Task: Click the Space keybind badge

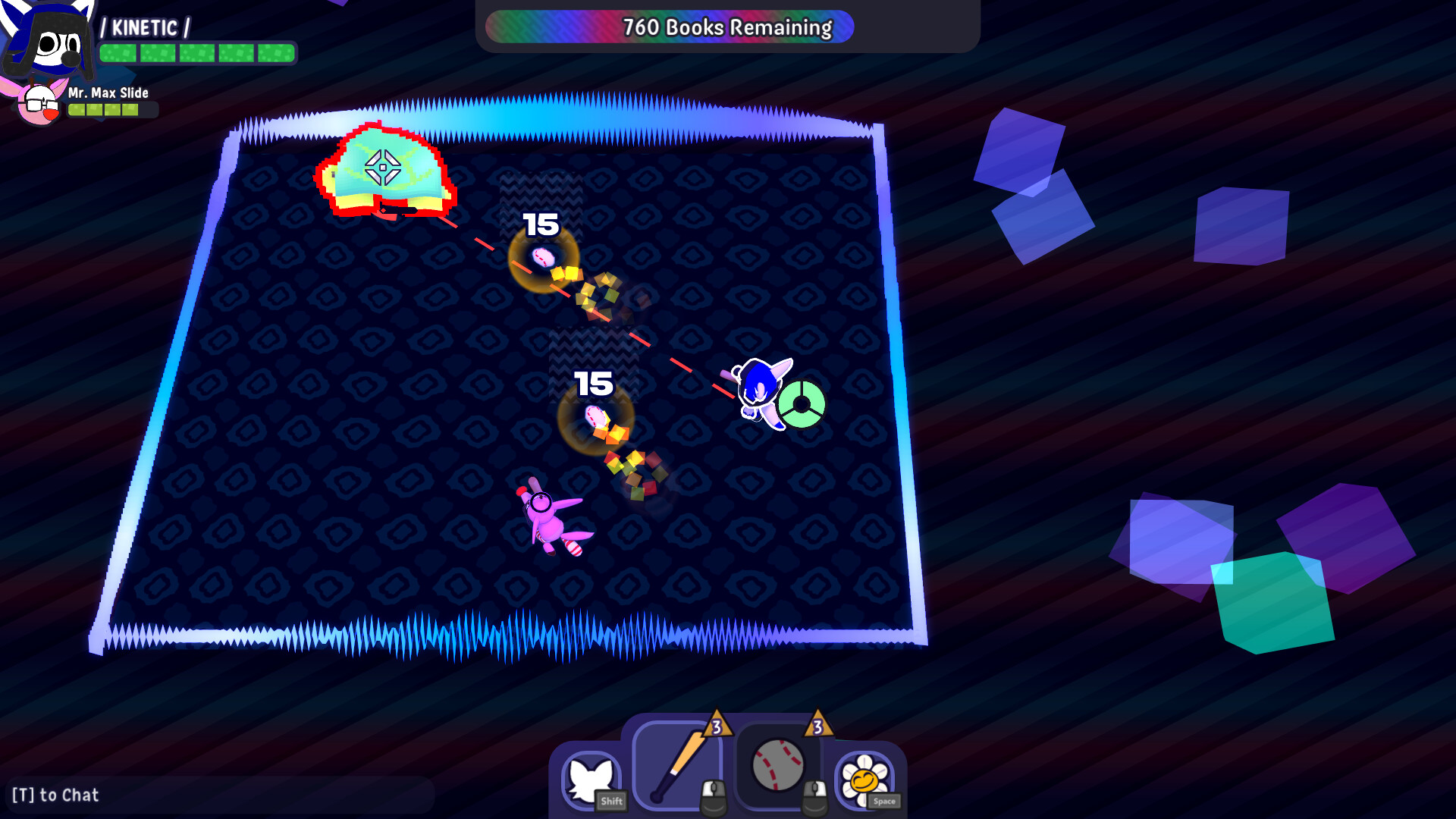Action: [x=883, y=802]
